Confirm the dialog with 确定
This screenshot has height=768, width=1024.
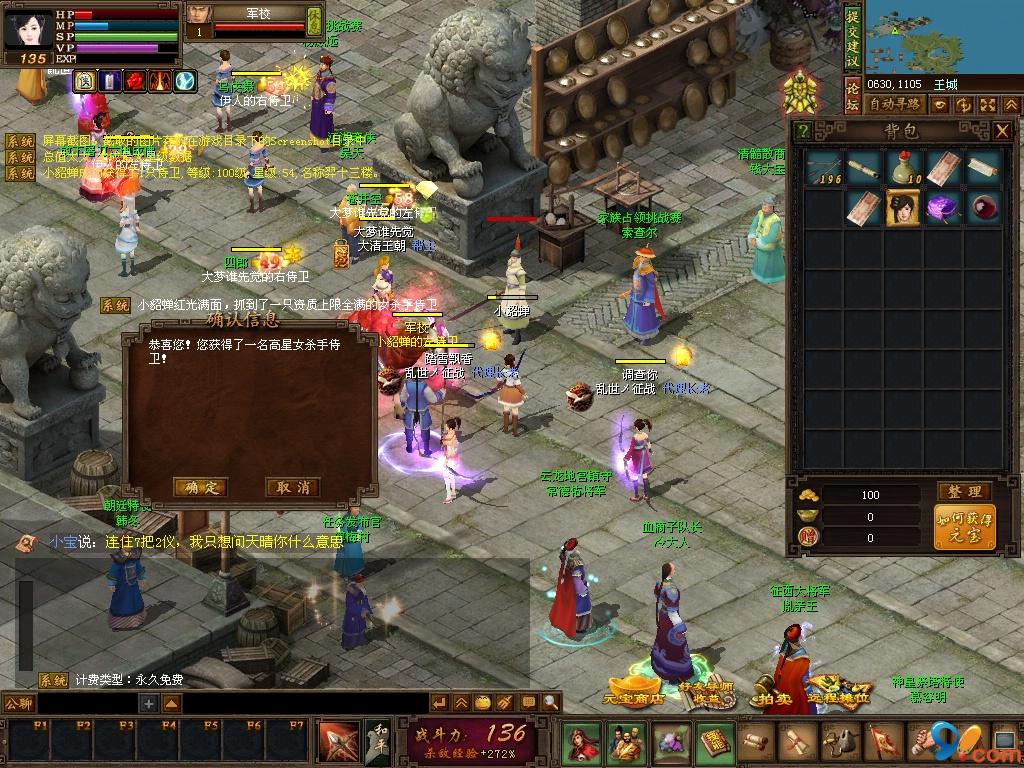click(200, 488)
